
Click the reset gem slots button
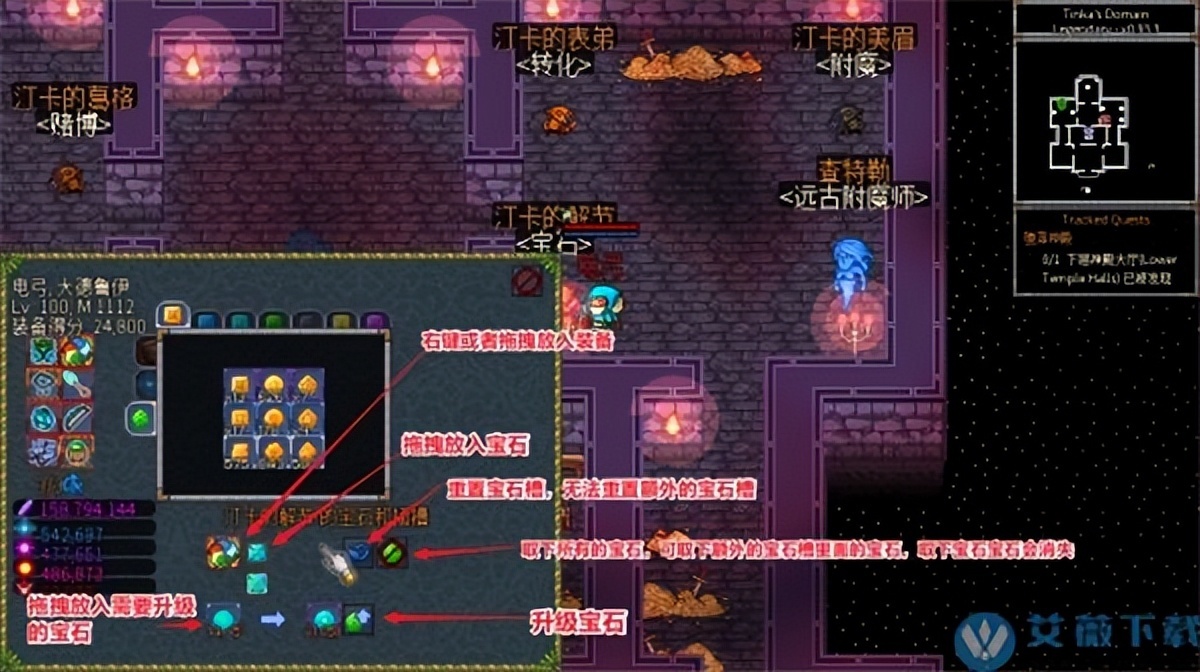[359, 551]
